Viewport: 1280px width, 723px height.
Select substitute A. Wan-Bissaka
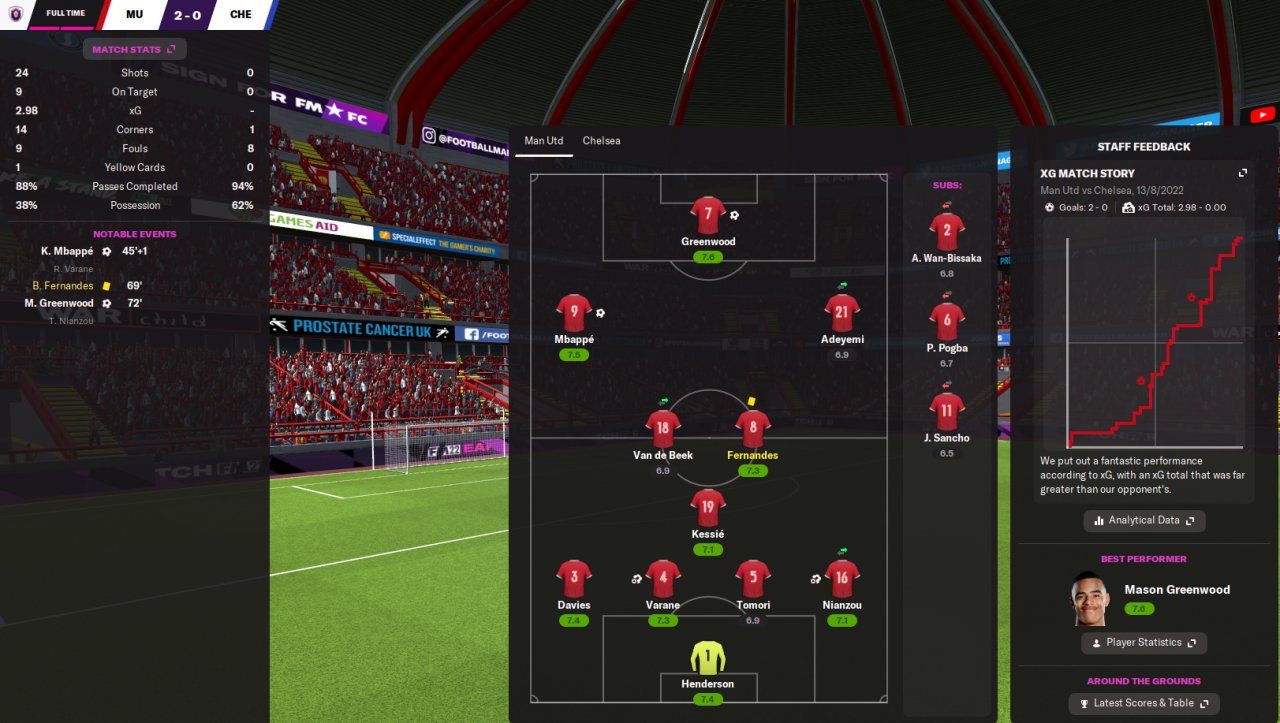point(946,232)
